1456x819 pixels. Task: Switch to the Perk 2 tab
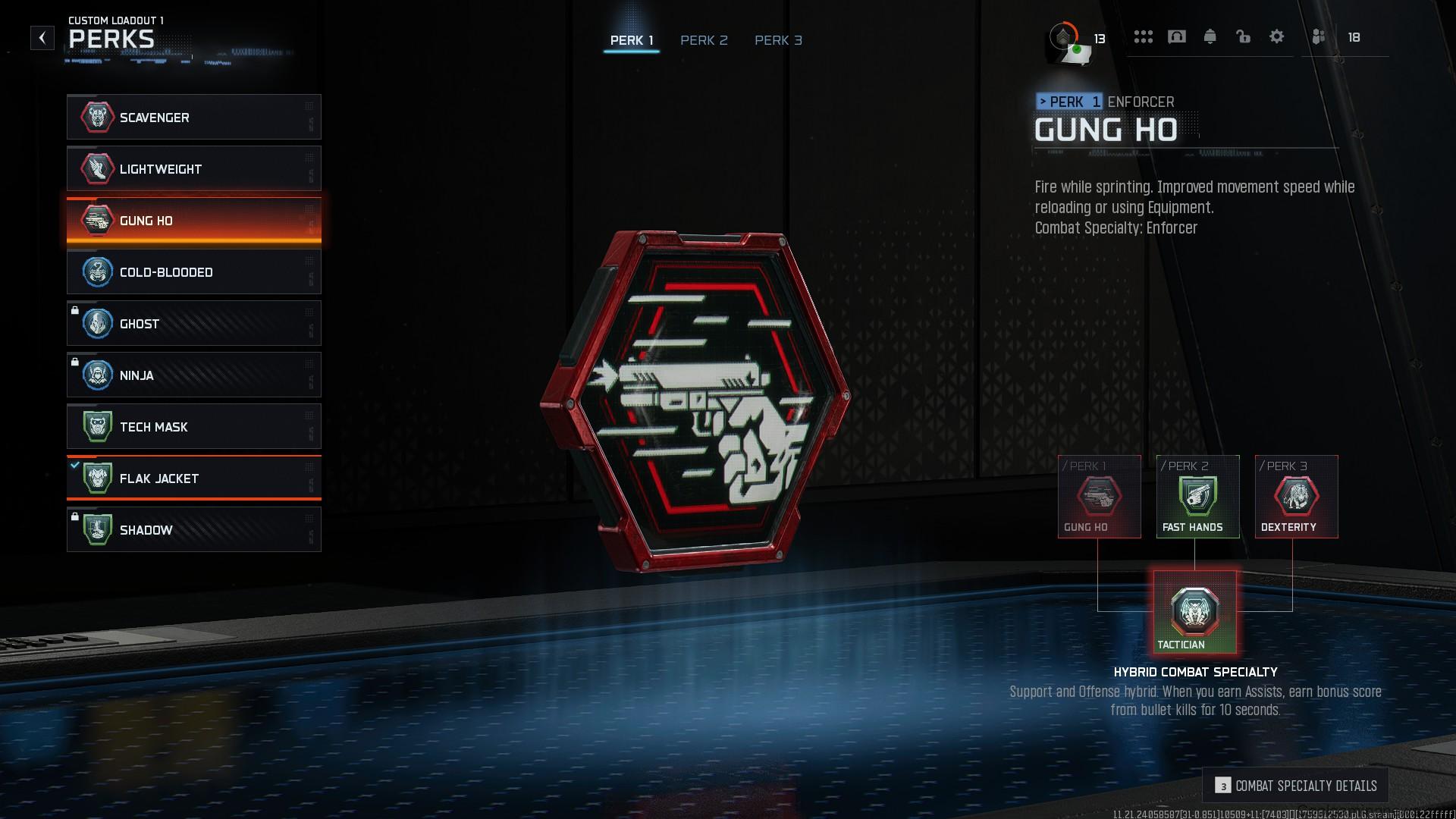pyautogui.click(x=704, y=40)
